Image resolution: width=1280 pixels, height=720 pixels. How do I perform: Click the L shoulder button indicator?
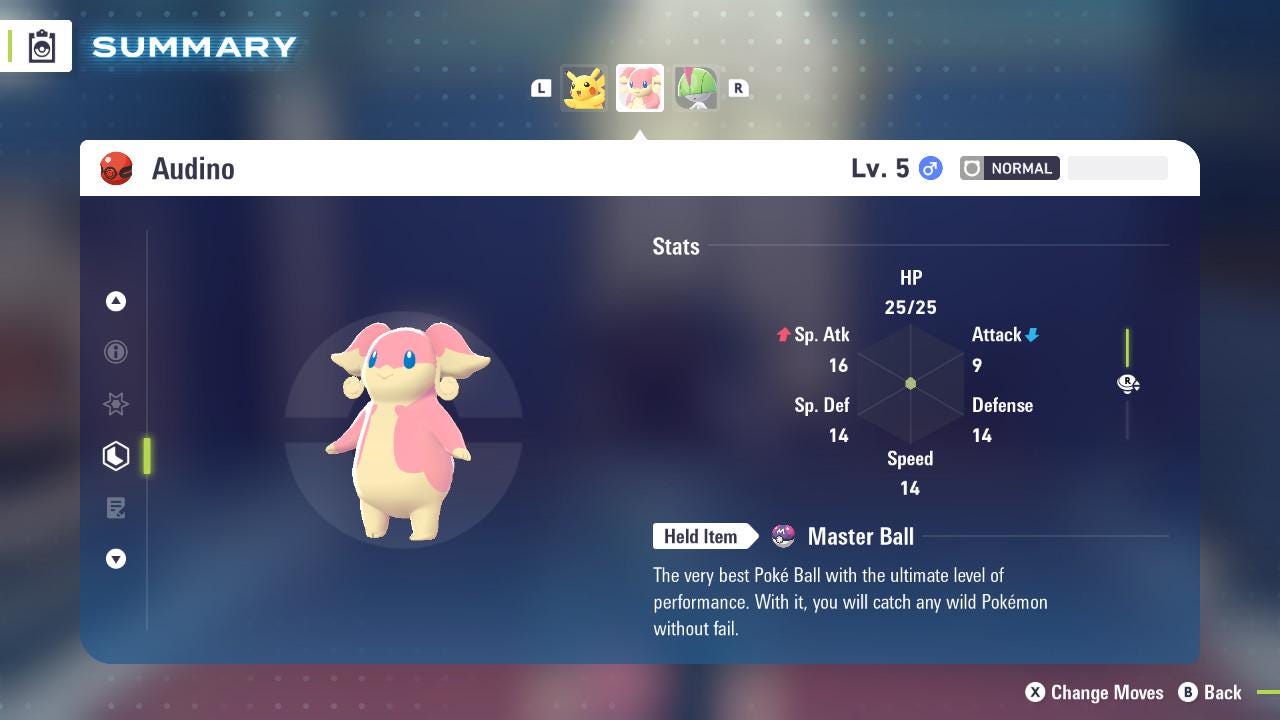tap(541, 88)
